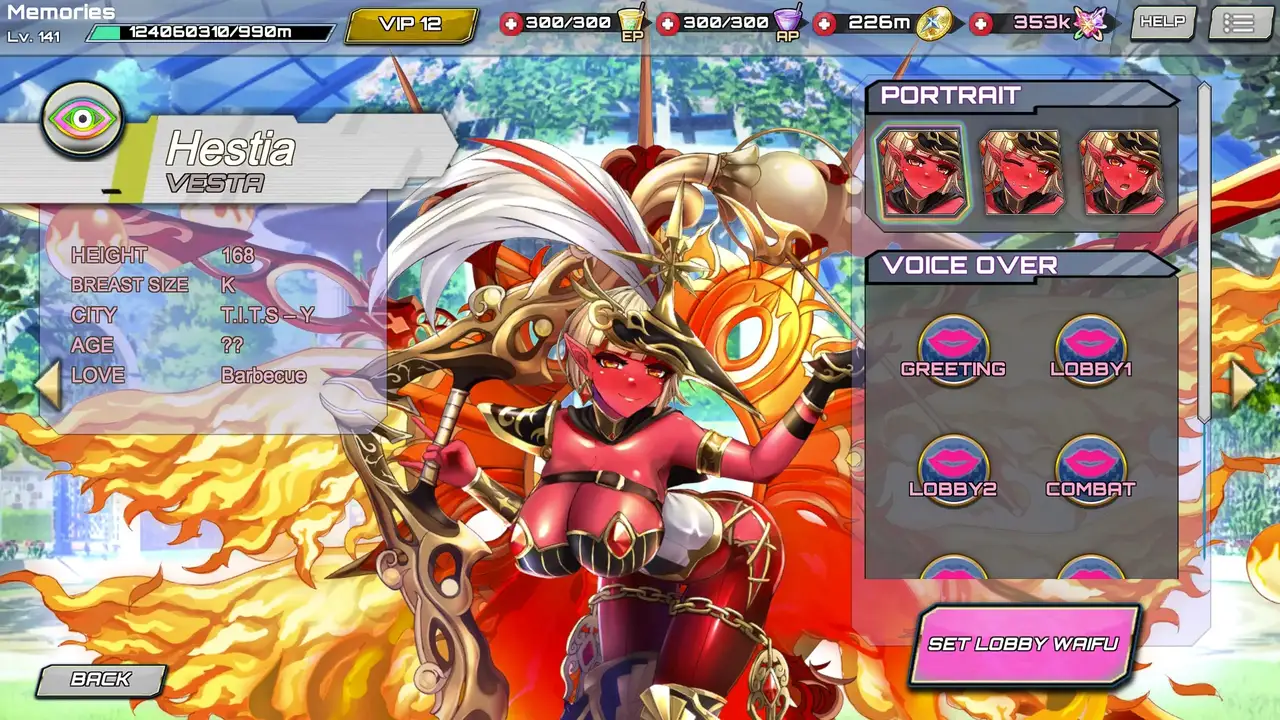This screenshot has height=720, width=1280.
Task: Click the voice over panel scrollbar
Action: point(1204,250)
